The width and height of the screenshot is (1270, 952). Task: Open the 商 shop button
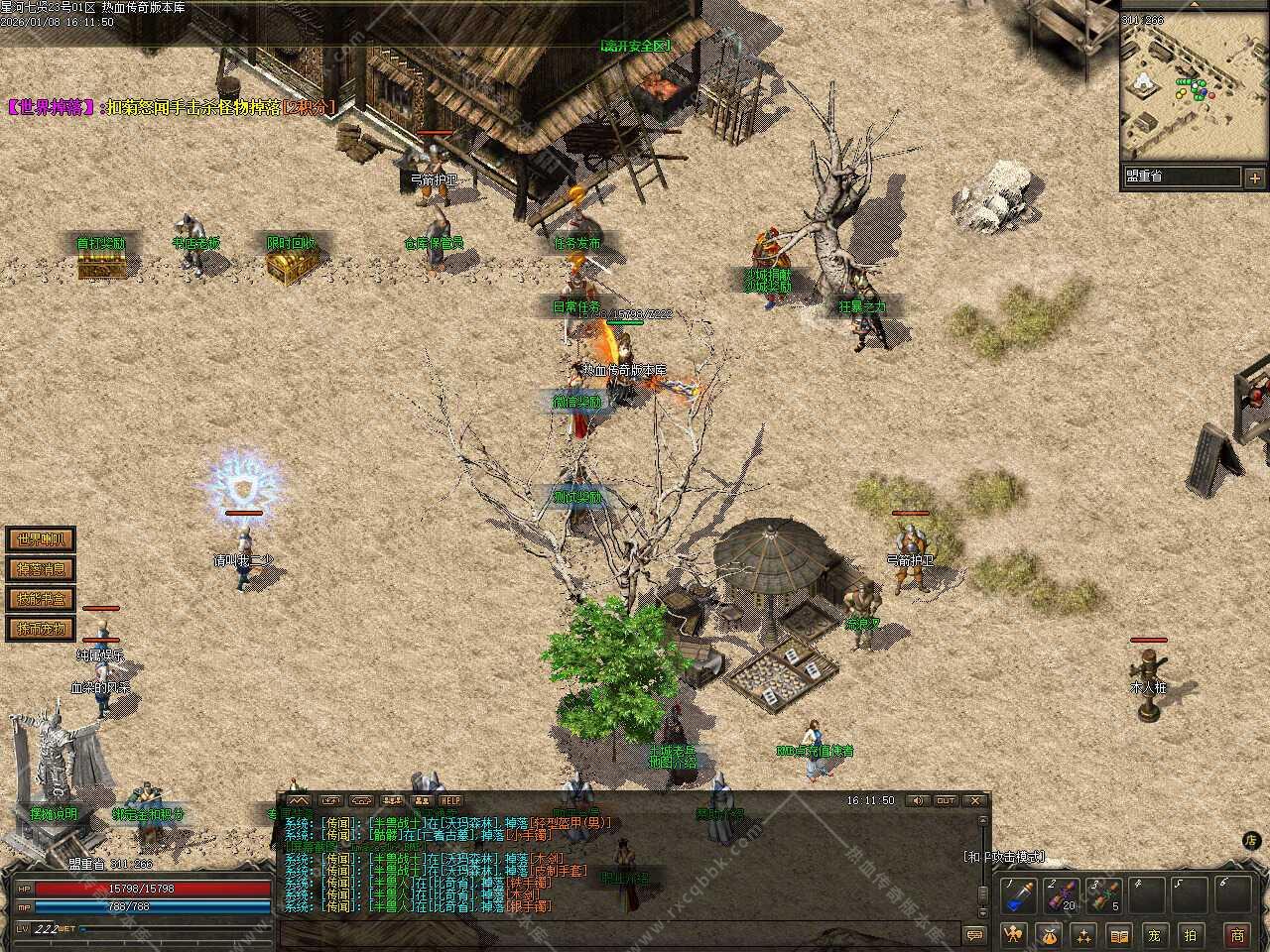coord(1237,934)
